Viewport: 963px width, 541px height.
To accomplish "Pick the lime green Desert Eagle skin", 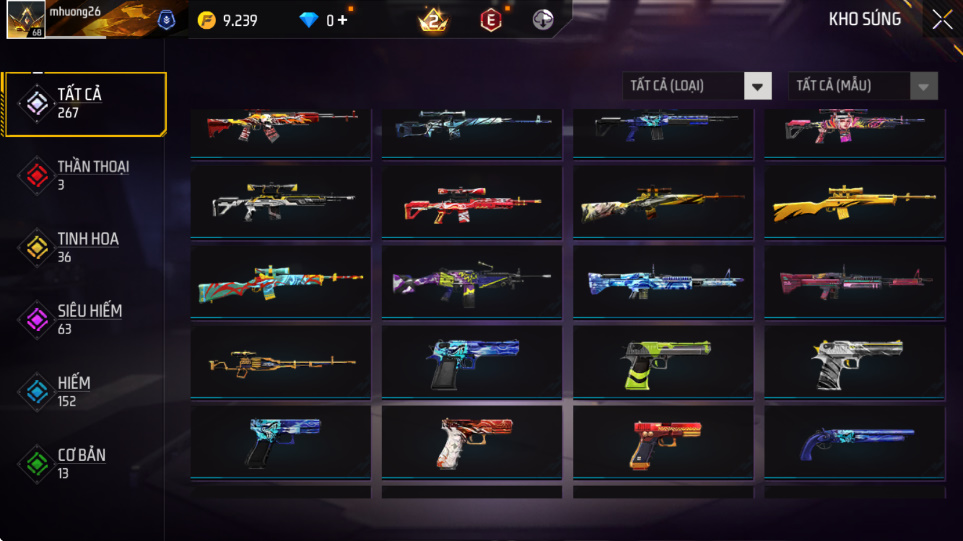I will [662, 361].
